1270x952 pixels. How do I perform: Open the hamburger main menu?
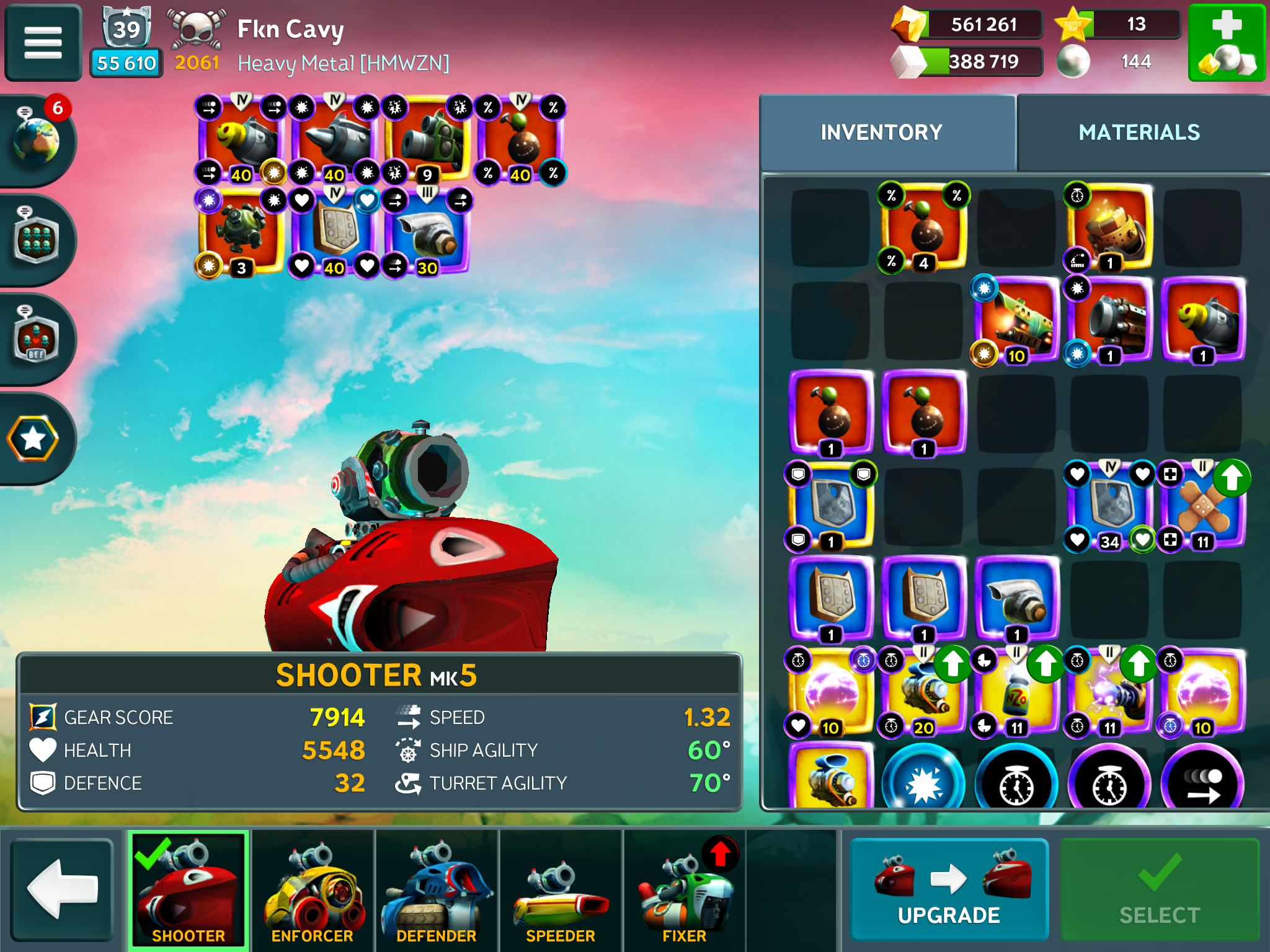pos(43,43)
